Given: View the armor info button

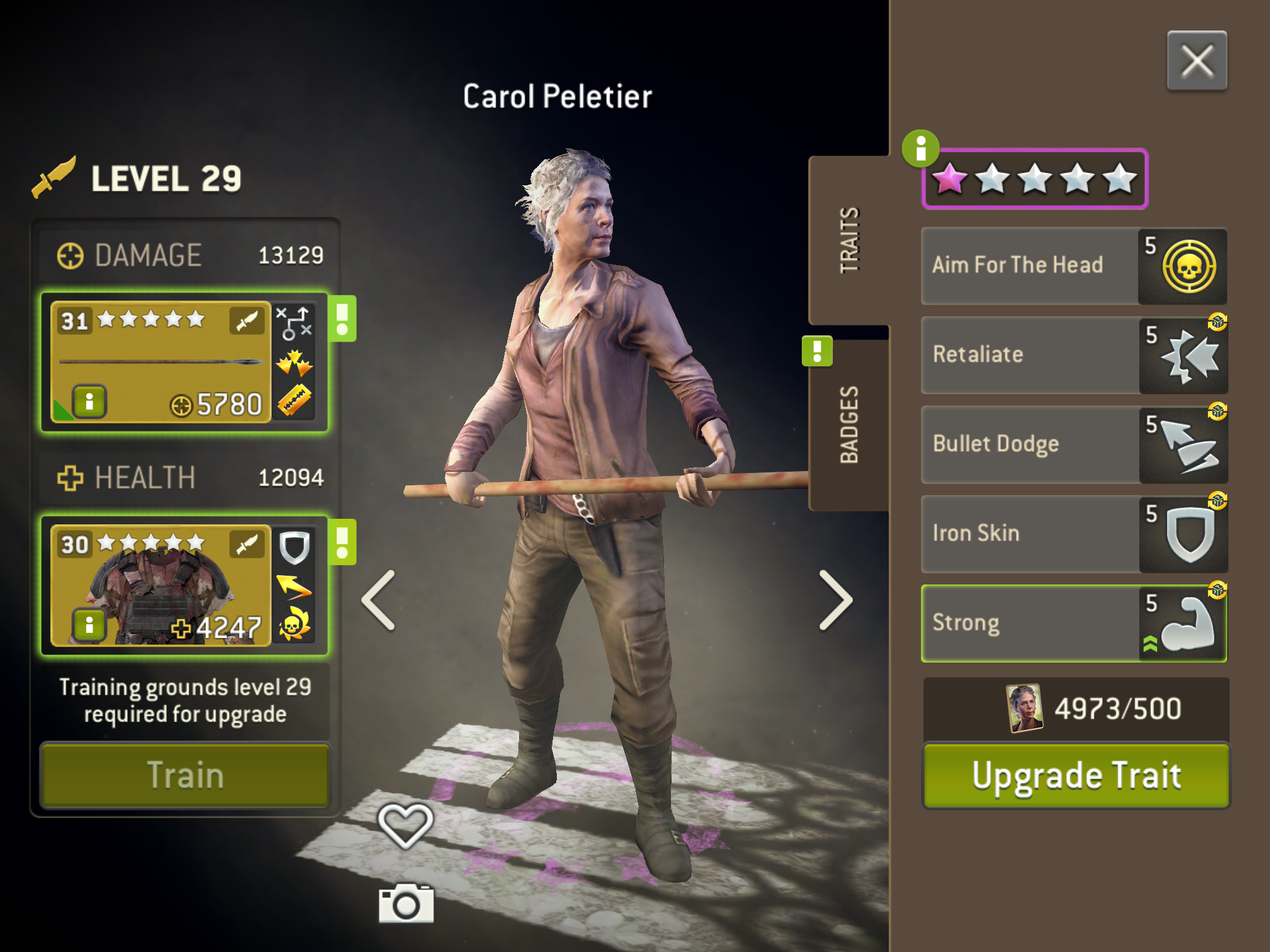Looking at the screenshot, I should 90,625.
